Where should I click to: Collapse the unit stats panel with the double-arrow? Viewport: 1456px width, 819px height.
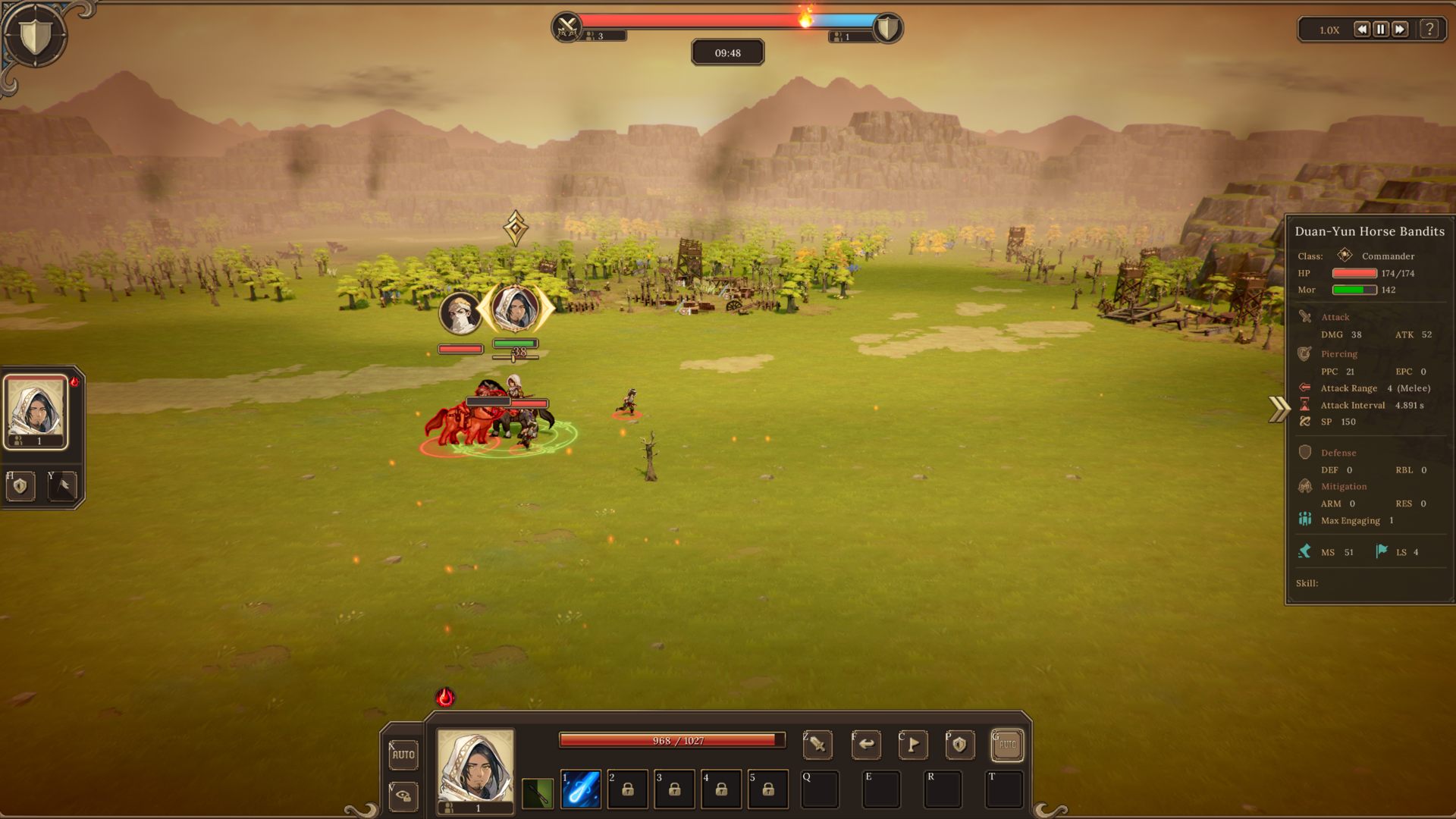coord(1279,409)
